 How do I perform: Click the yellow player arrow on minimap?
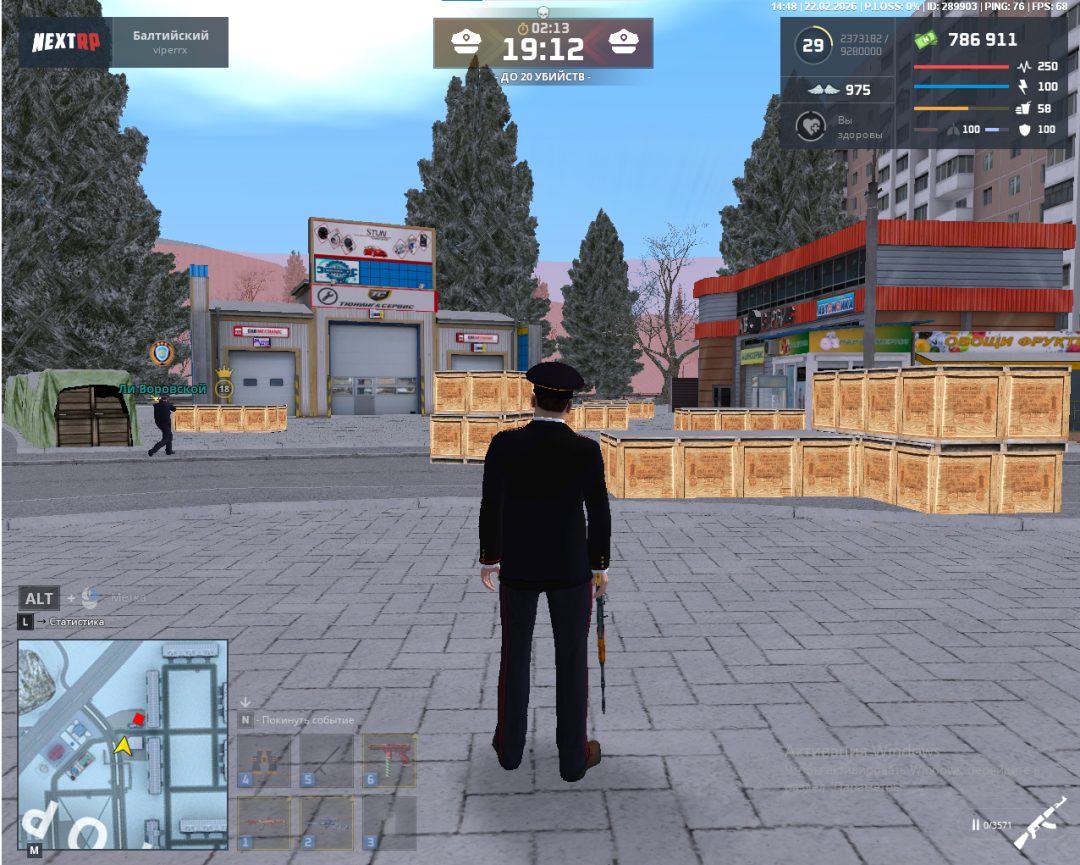pyautogui.click(x=123, y=745)
